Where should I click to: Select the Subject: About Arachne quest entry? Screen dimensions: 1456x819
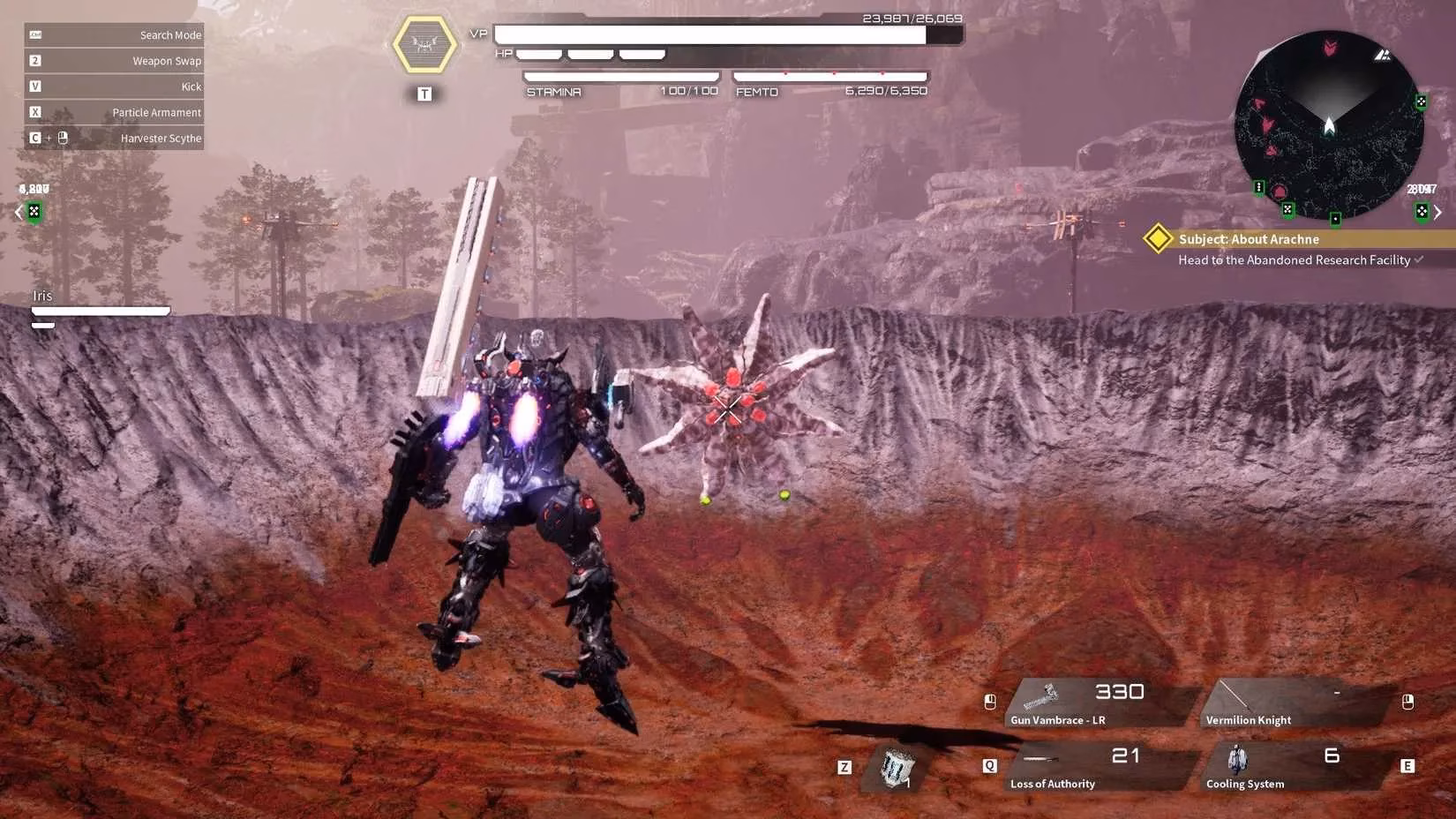point(1248,238)
